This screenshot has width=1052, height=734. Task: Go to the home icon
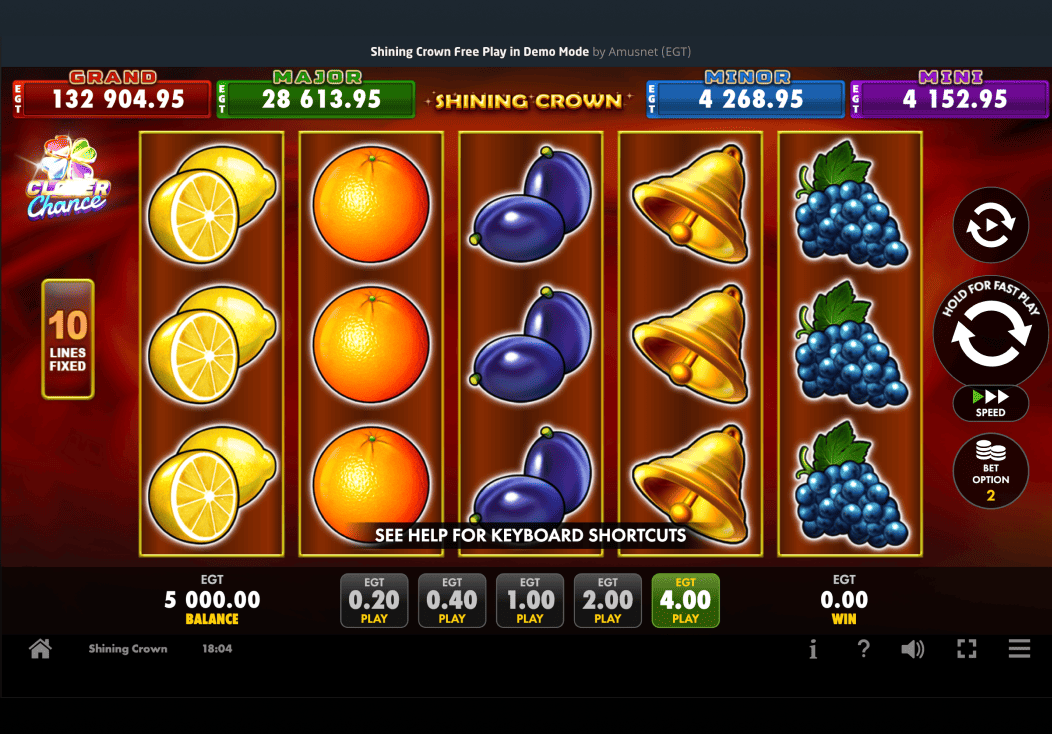[40, 649]
